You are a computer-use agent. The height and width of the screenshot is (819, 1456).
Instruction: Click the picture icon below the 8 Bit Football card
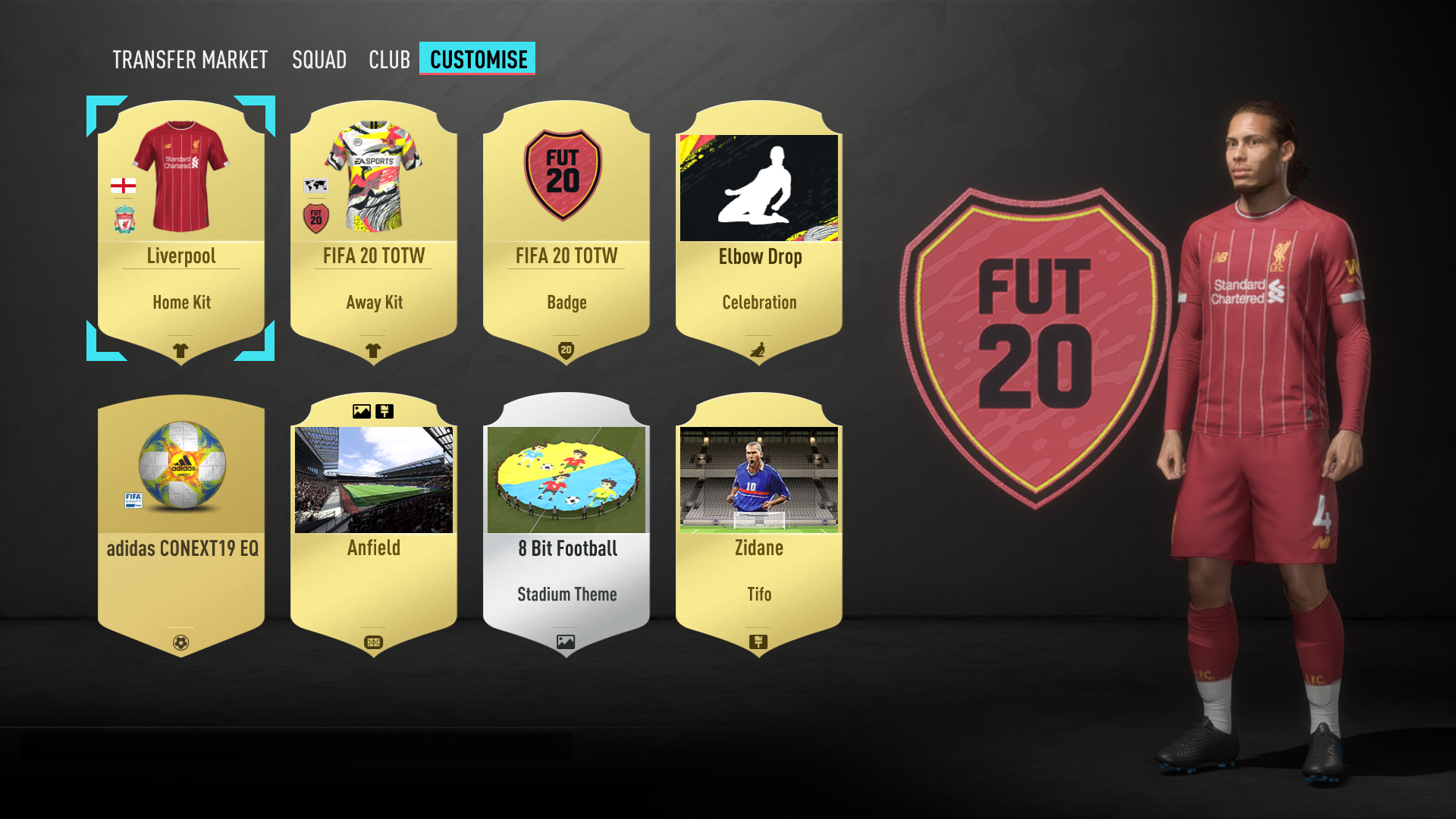click(x=566, y=641)
